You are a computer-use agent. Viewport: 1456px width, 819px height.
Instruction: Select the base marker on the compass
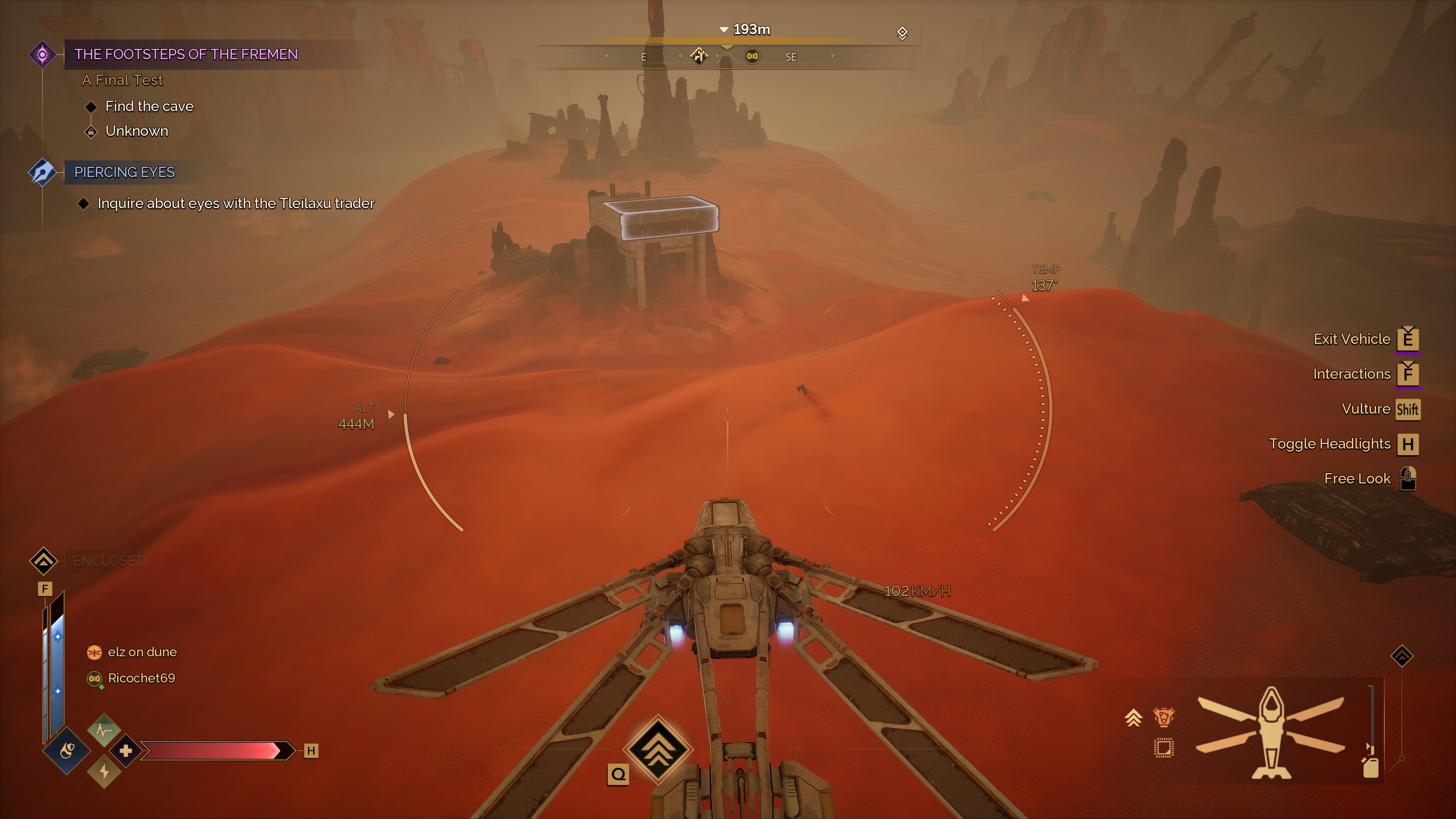(x=699, y=56)
